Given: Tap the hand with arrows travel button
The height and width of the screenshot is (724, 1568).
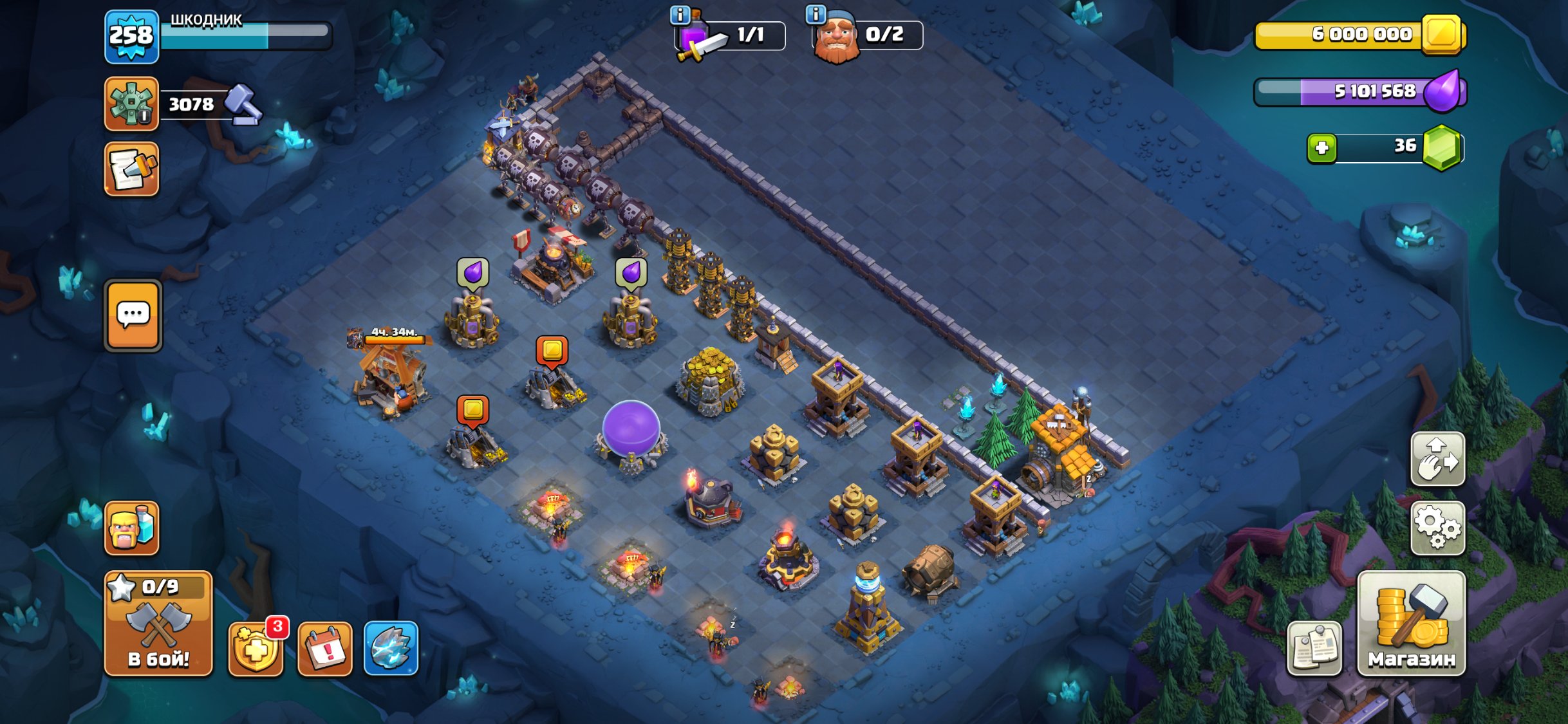Looking at the screenshot, I should (1437, 458).
